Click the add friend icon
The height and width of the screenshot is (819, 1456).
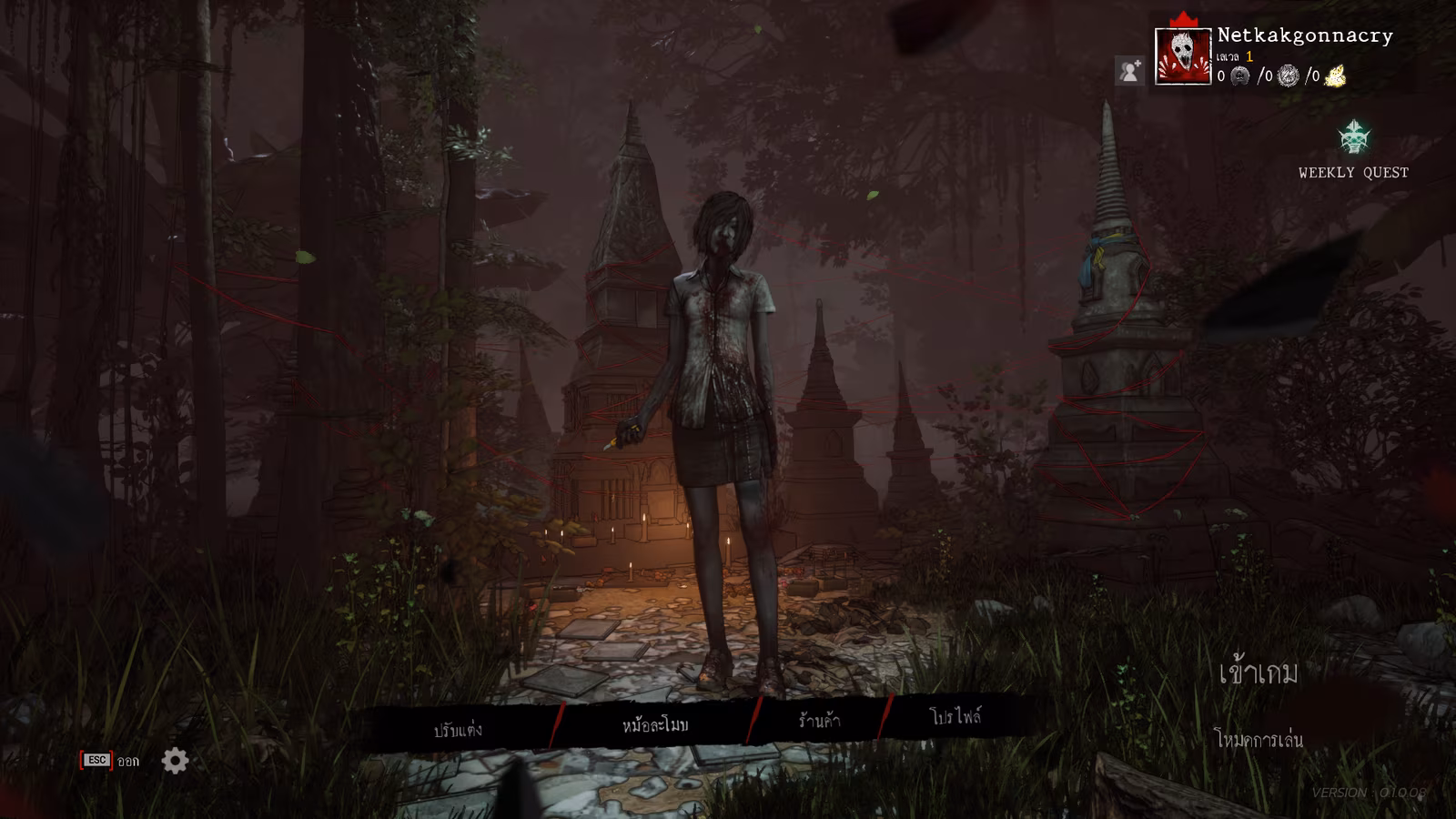[1129, 71]
